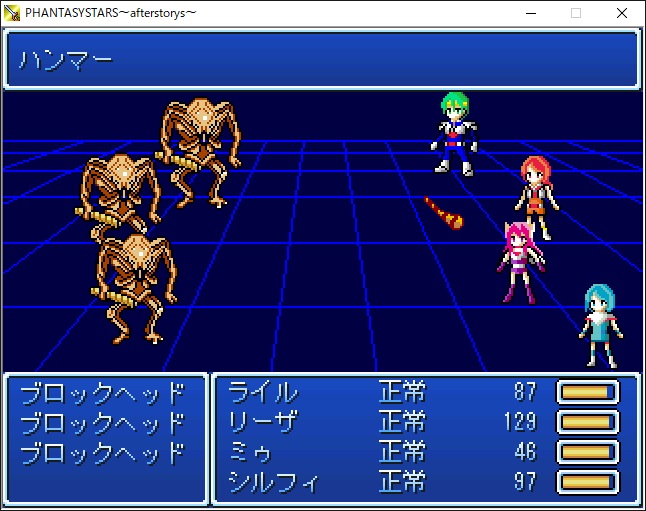
Task: Select party member ライル in status list
Action: click(x=264, y=392)
